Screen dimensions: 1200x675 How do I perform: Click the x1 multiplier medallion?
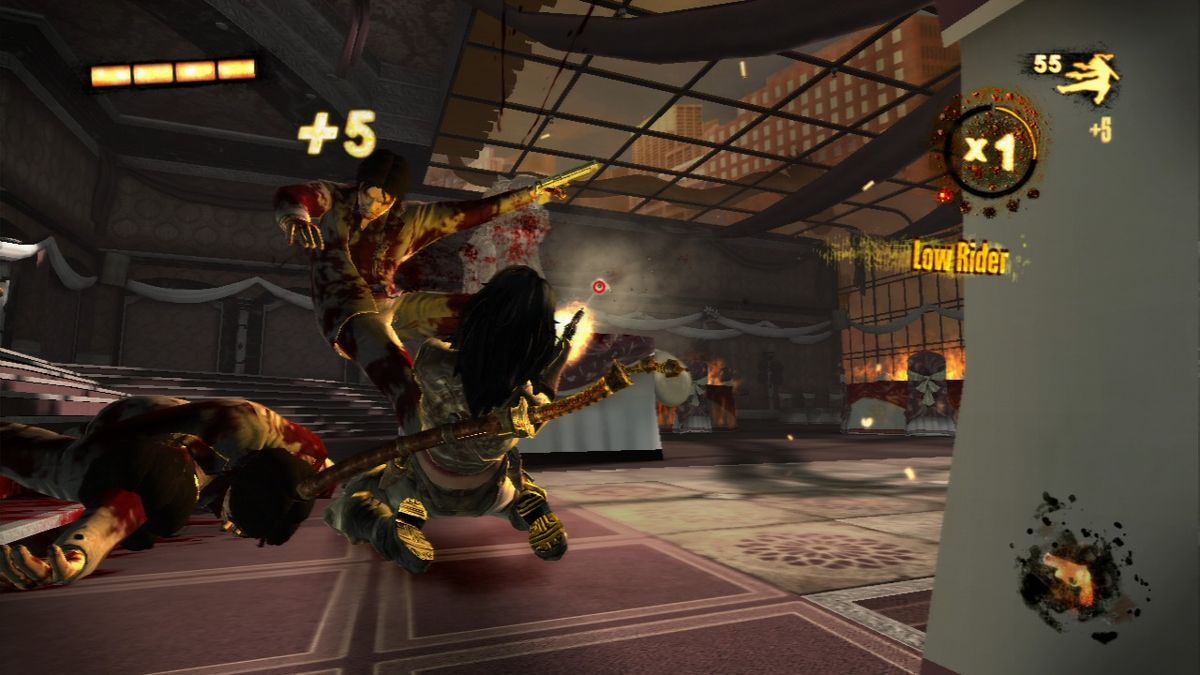989,150
